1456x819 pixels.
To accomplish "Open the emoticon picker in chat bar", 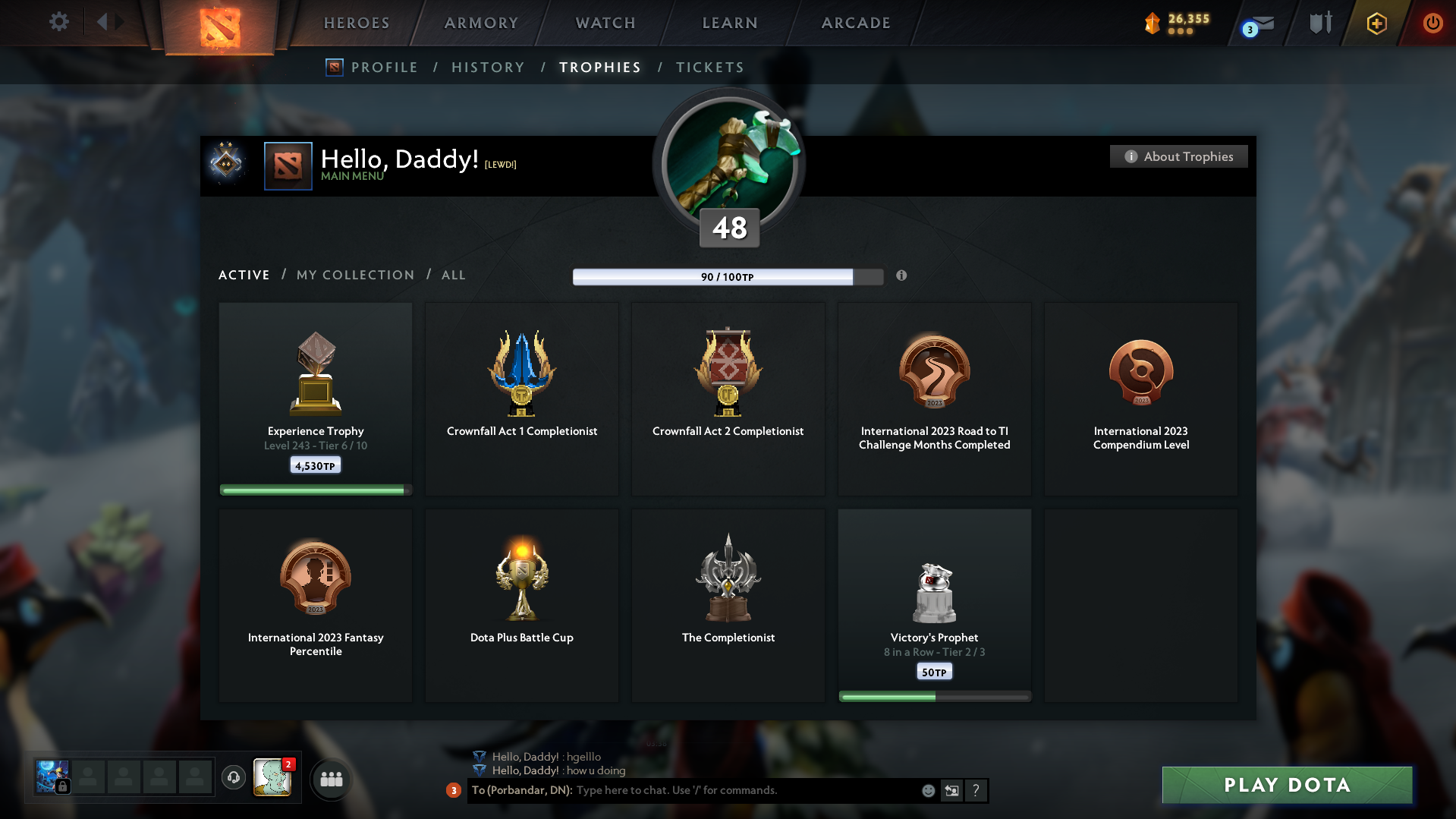I will point(927,790).
